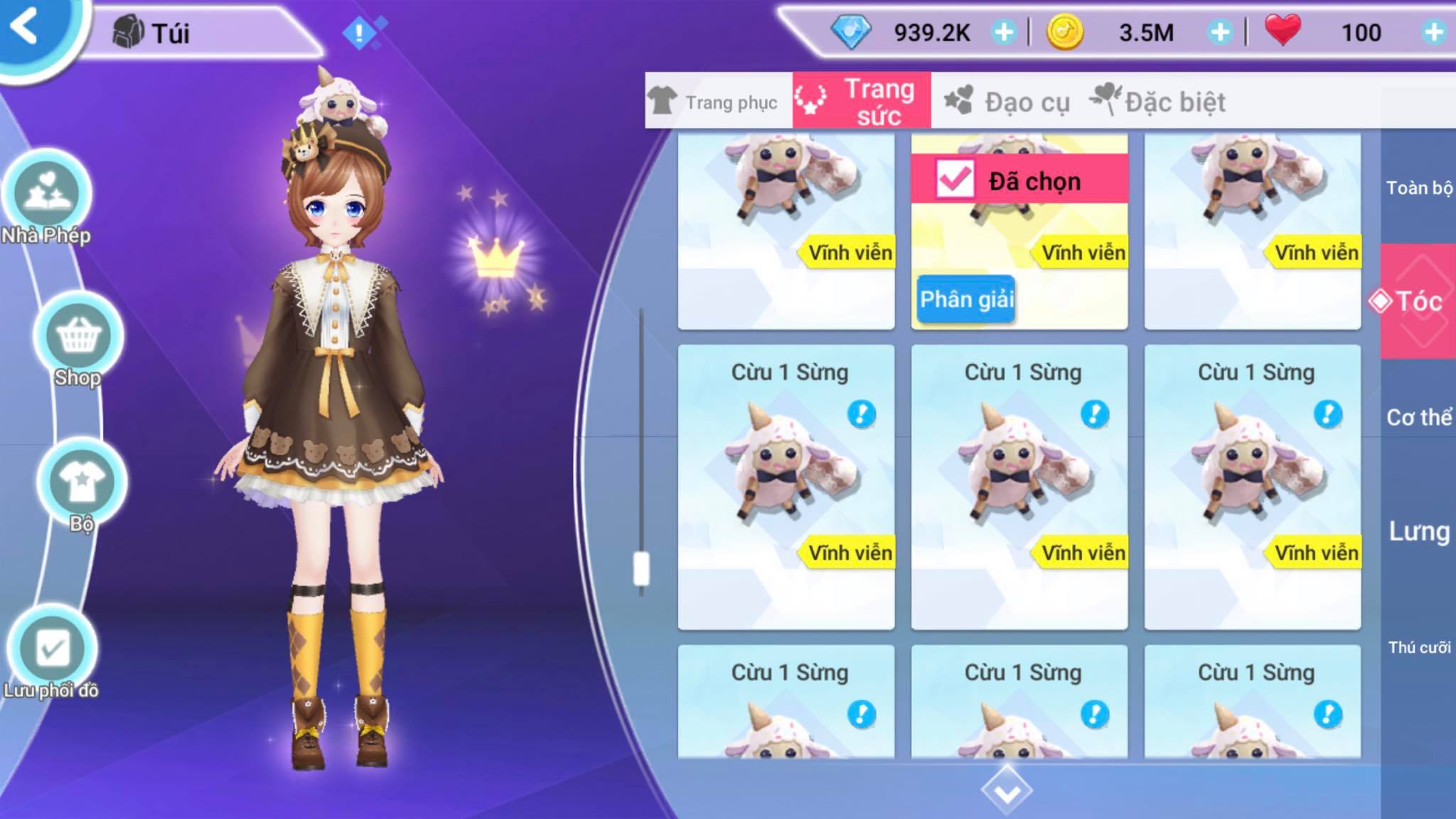
Task: Show Toàn bộ category
Action: pyautogui.click(x=1418, y=188)
